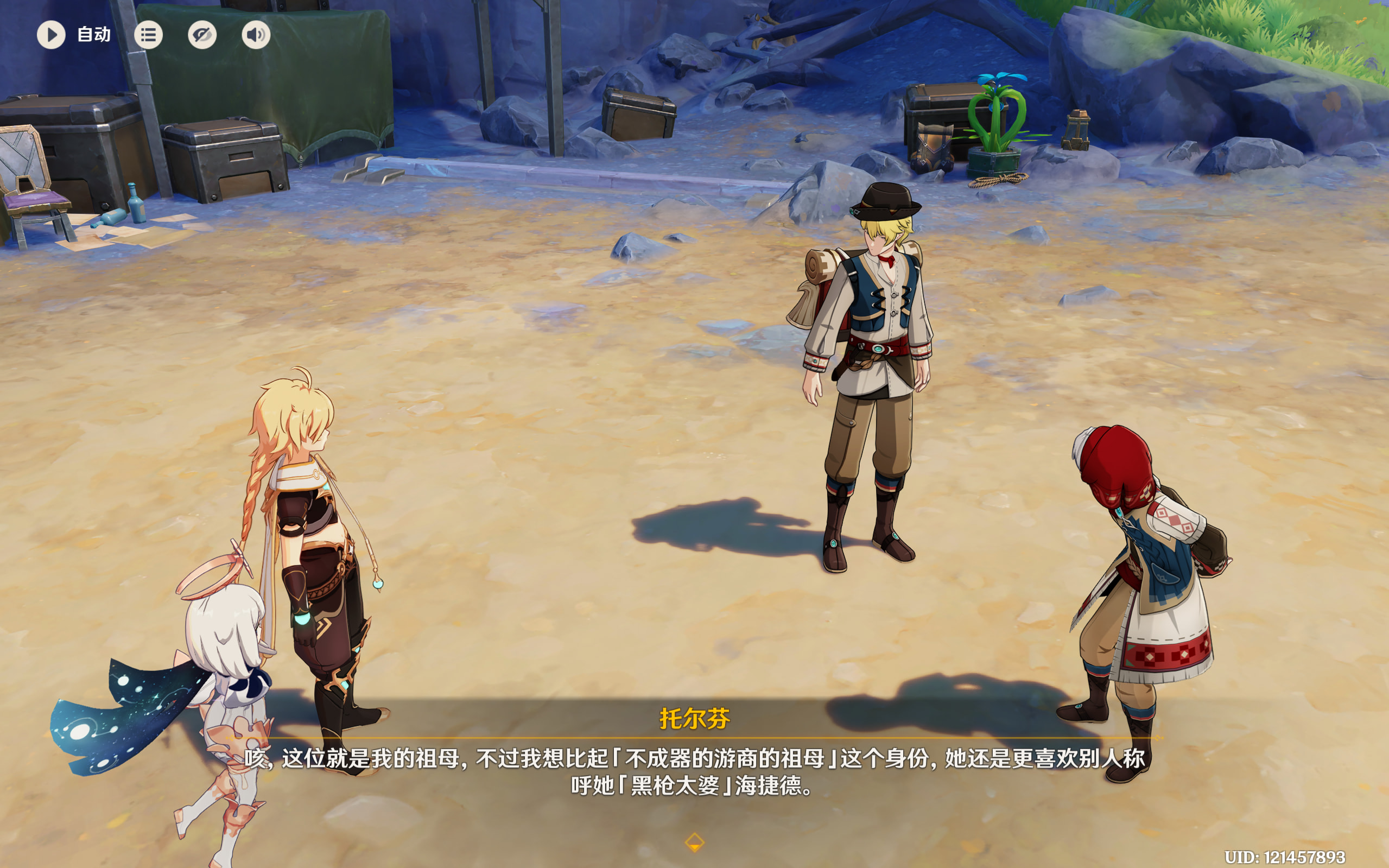Toggle auto-play dialogue (自动) button
Viewport: 1389px width, 868px height.
[x=52, y=35]
